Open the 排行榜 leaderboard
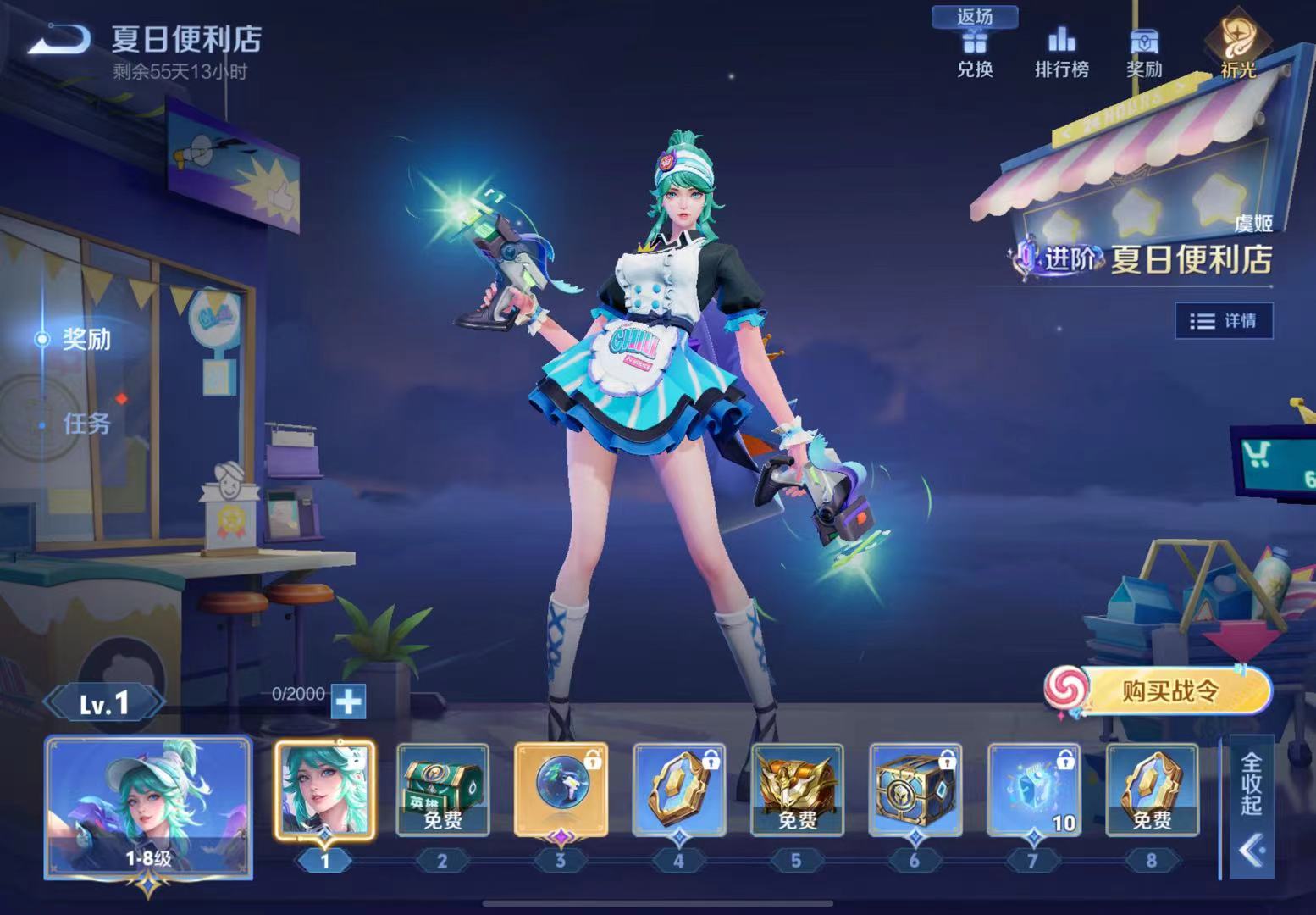This screenshot has height=915, width=1316. click(1061, 53)
